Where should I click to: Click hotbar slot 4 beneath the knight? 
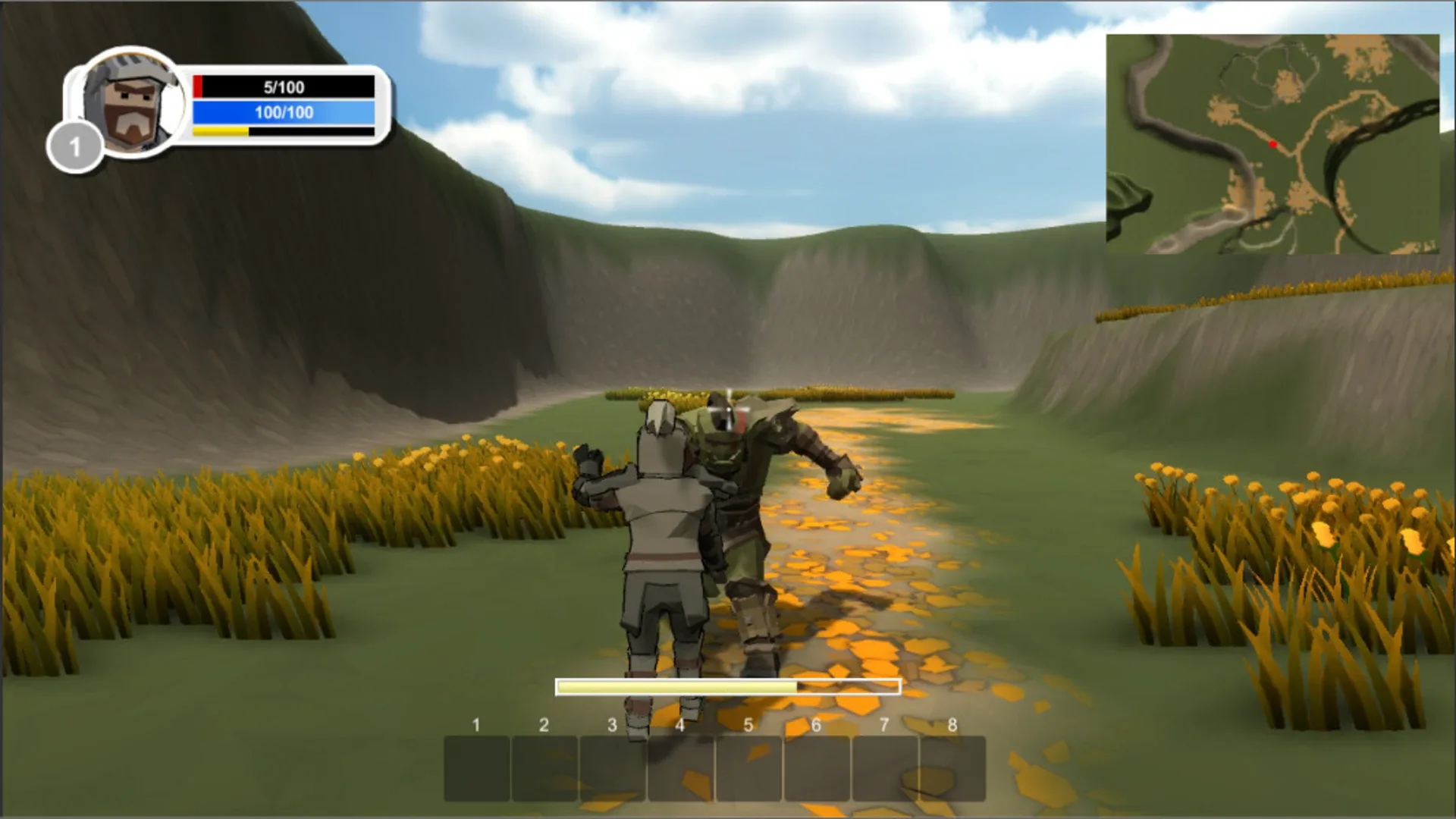681,767
